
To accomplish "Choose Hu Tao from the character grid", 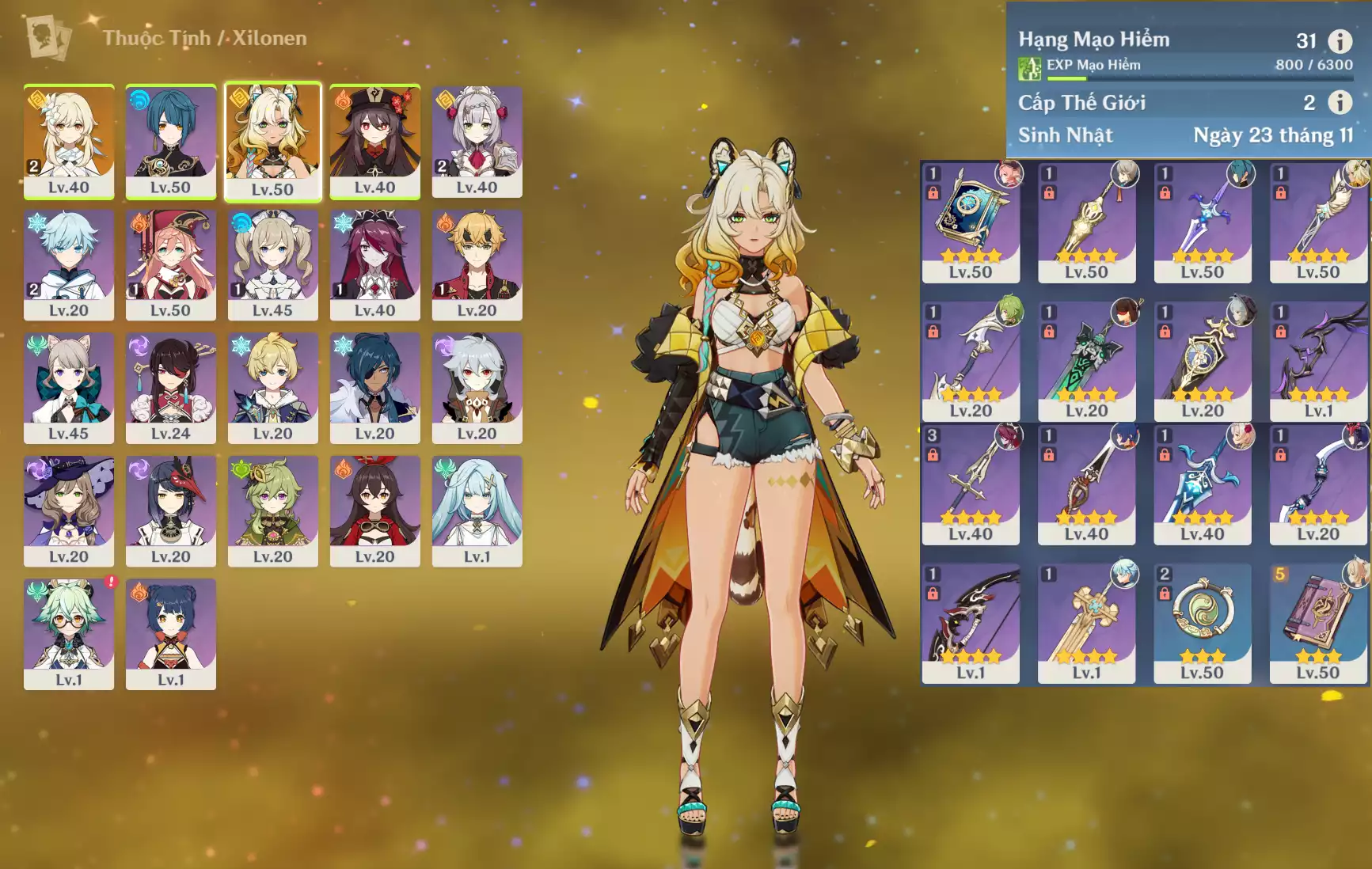I will tap(374, 141).
